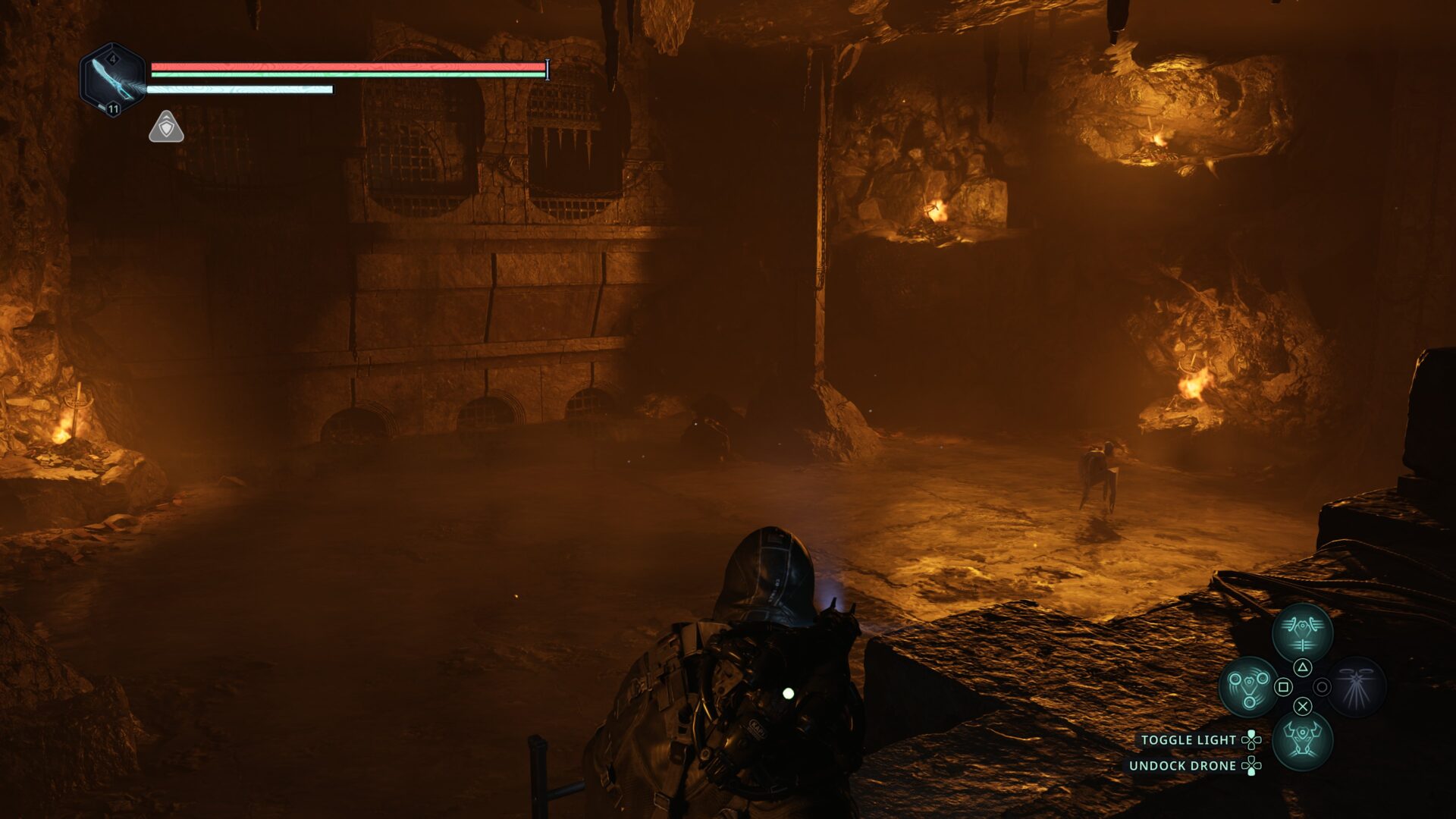Select the dimmed drone light-beam ability
Viewport: 1456px width, 819px height.
1357,686
